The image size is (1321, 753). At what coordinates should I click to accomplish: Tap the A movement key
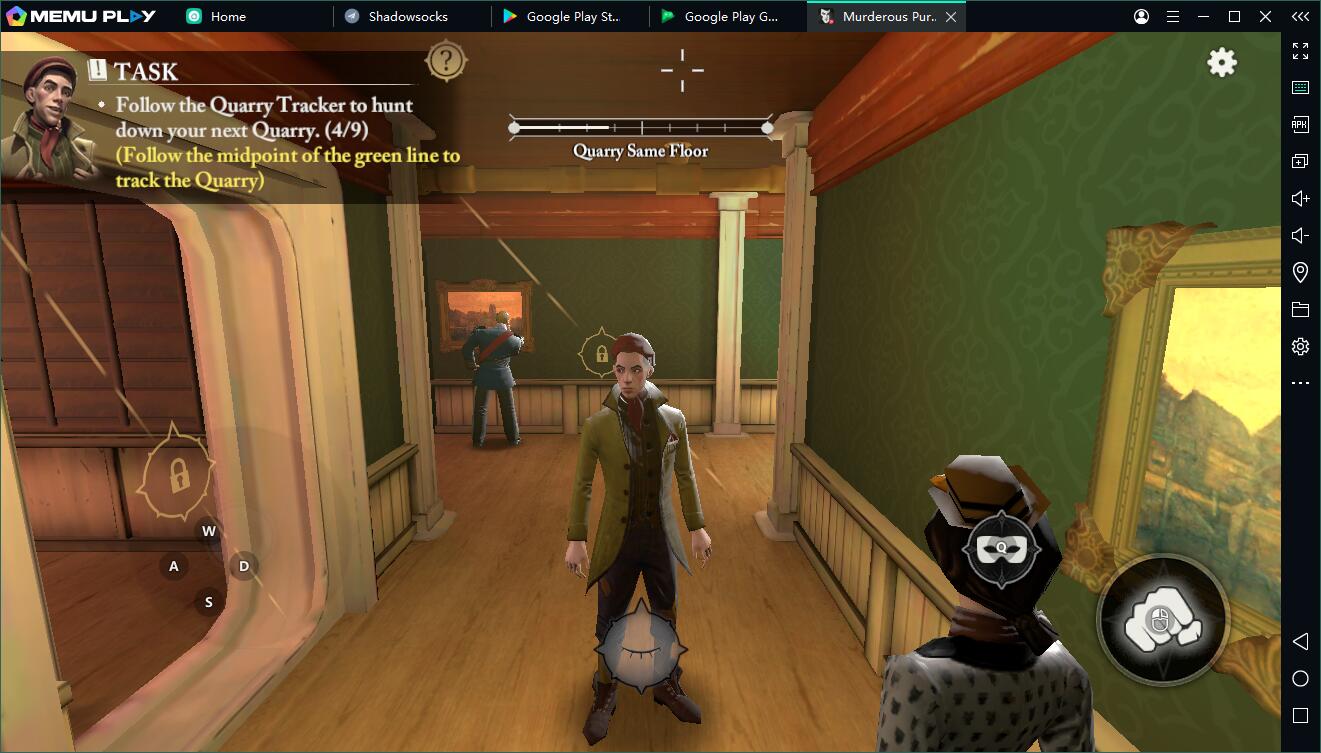click(x=174, y=566)
